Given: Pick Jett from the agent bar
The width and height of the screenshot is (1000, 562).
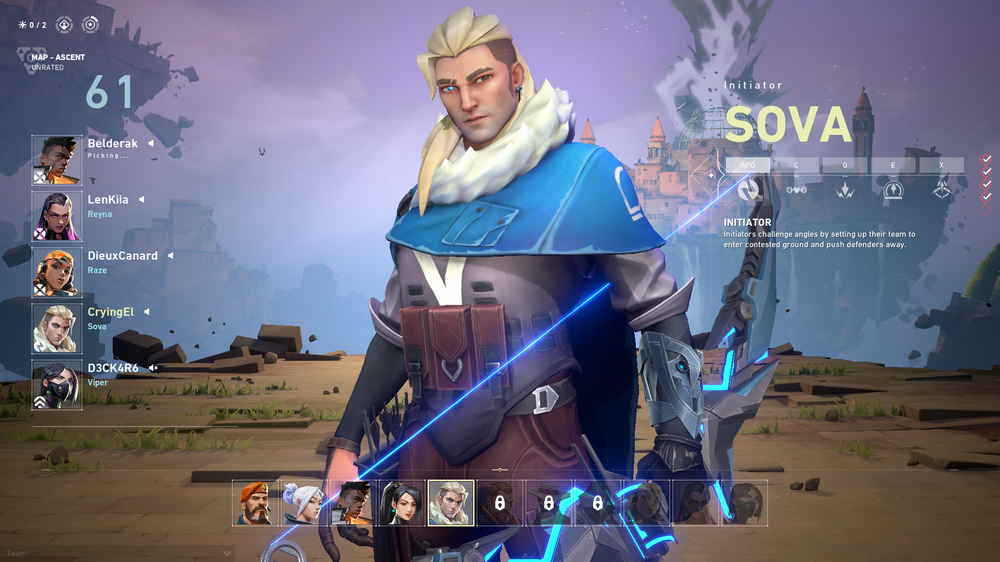Looking at the screenshot, I should pos(302,503).
